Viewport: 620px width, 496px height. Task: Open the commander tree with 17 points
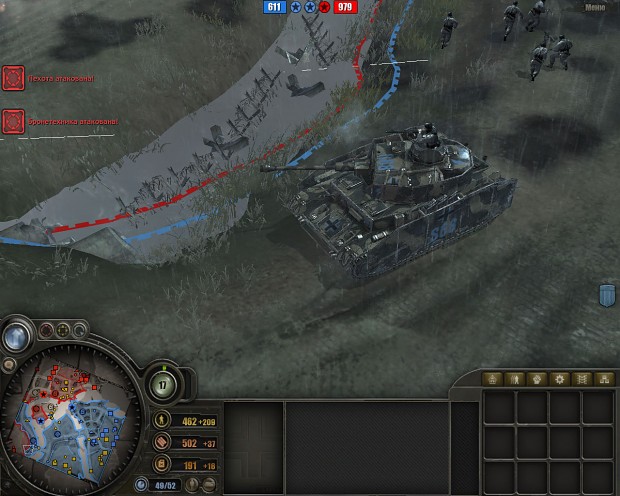[x=165, y=385]
